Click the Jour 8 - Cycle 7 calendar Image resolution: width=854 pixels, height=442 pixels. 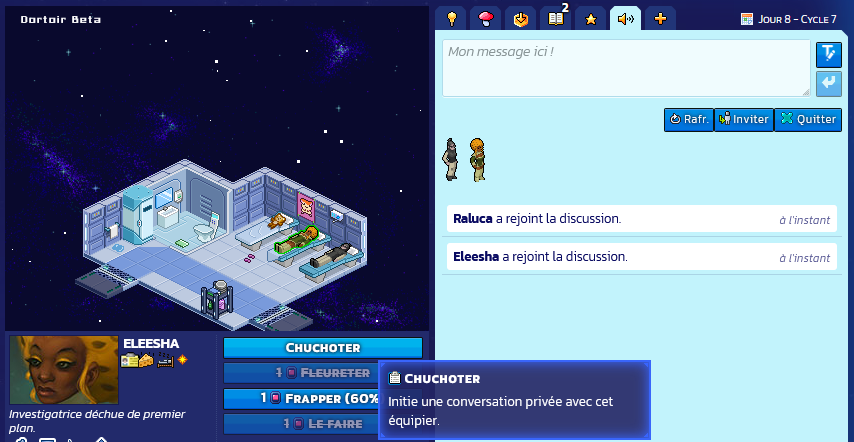[x=788, y=19]
